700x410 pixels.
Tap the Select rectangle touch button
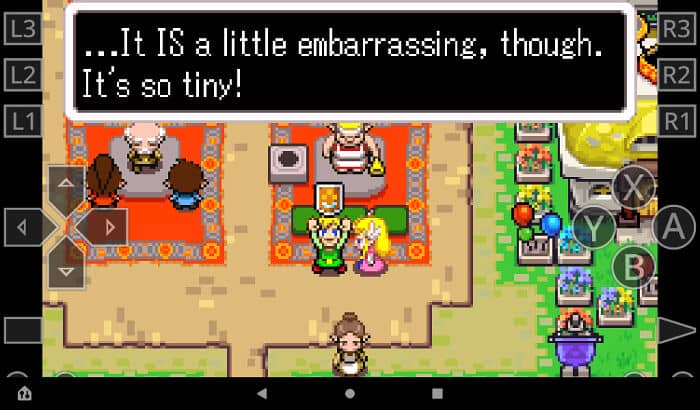23,330
